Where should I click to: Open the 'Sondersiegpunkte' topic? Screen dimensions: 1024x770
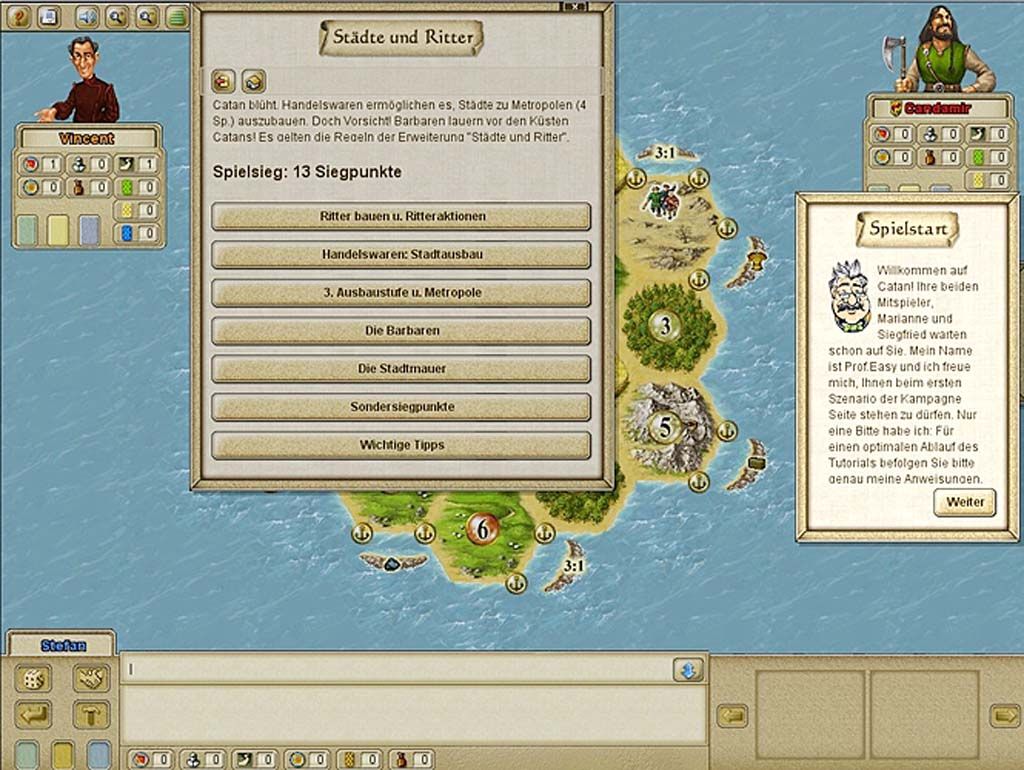point(401,407)
